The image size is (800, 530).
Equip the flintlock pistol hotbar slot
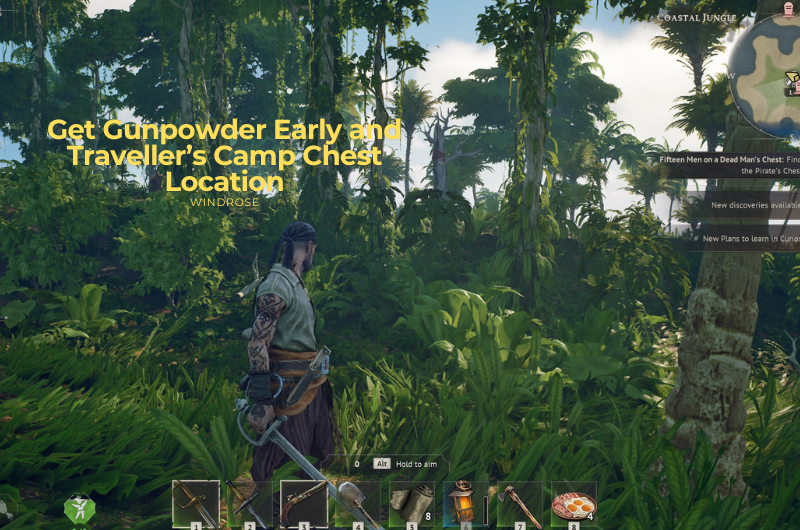point(303,503)
